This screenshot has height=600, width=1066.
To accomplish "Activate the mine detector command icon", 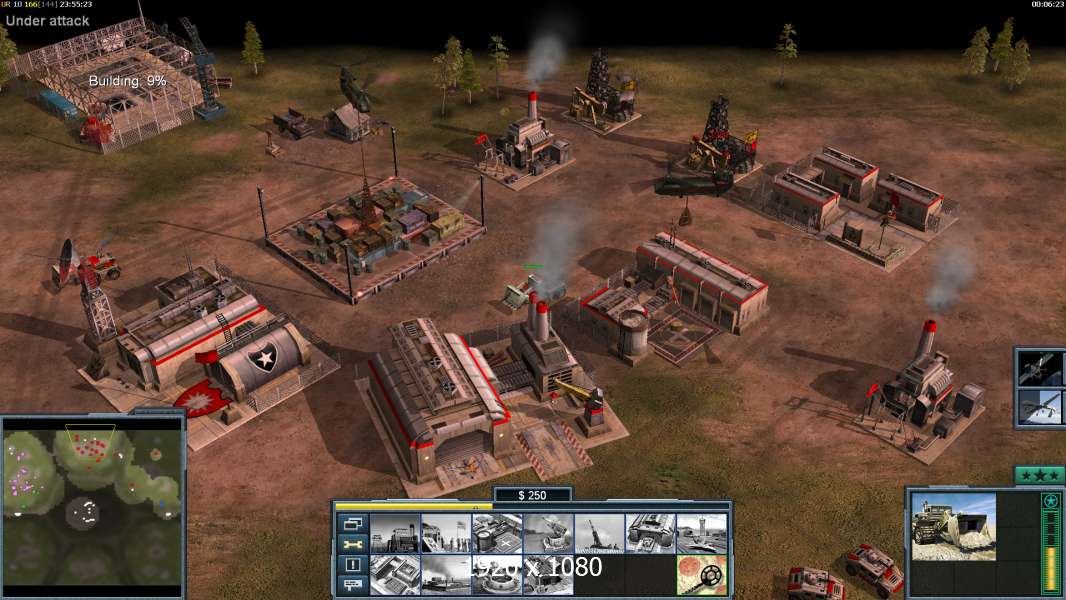I will click(701, 575).
